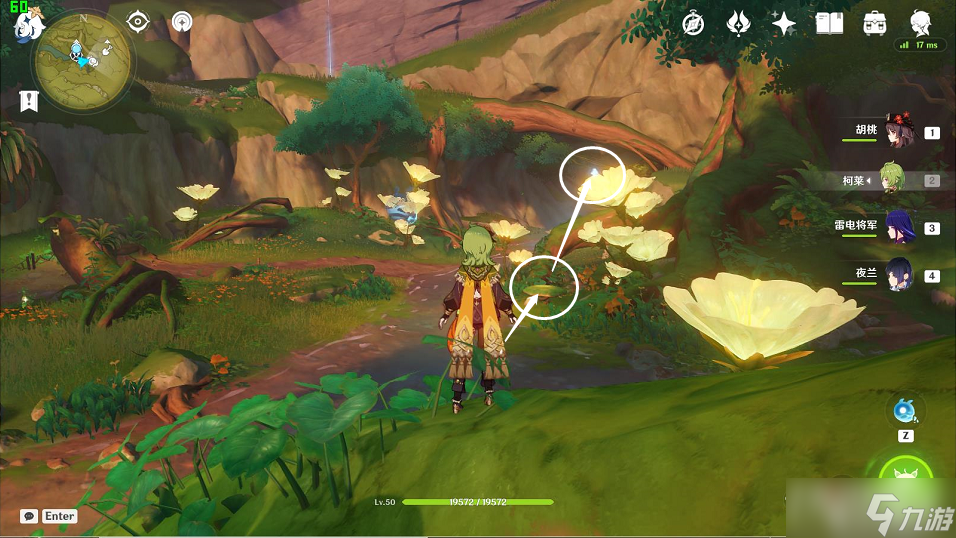Open the winged Battle Pass icon
The width and height of the screenshot is (956, 538).
(739, 23)
